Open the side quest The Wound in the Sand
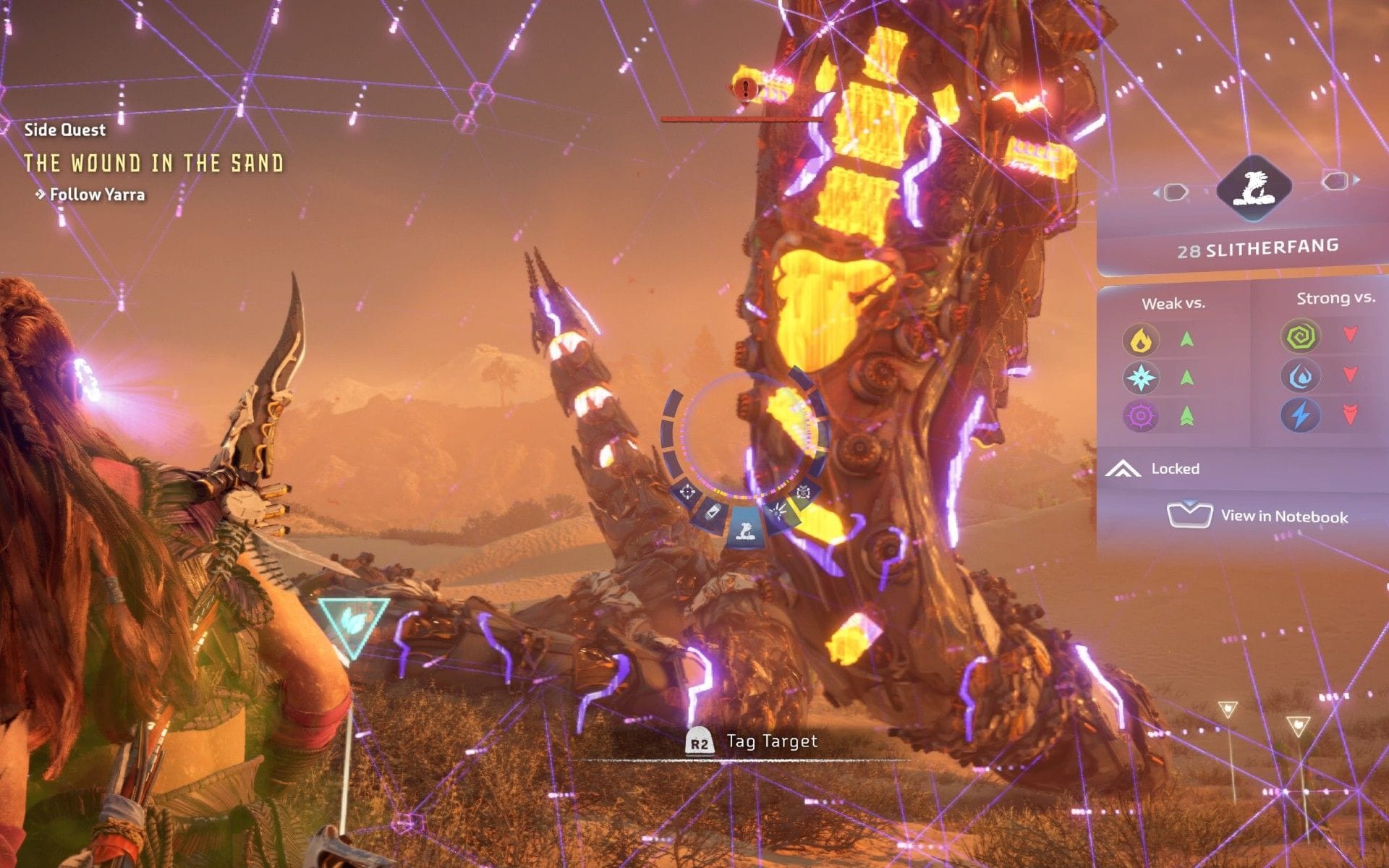The width and height of the screenshot is (1389, 868). point(156,163)
